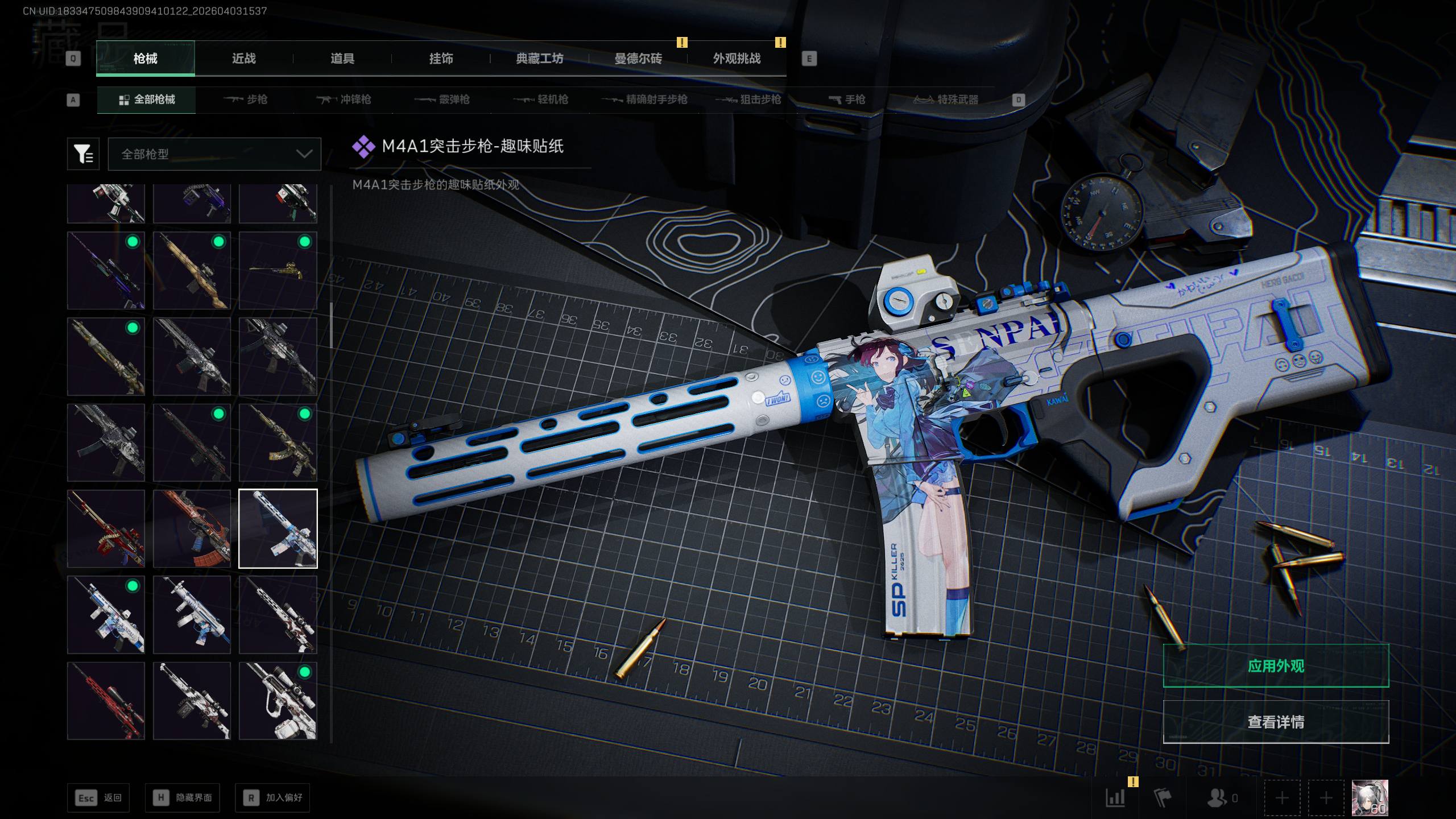Apply the skin with 应用外观
1456x819 pixels.
click(x=1276, y=666)
